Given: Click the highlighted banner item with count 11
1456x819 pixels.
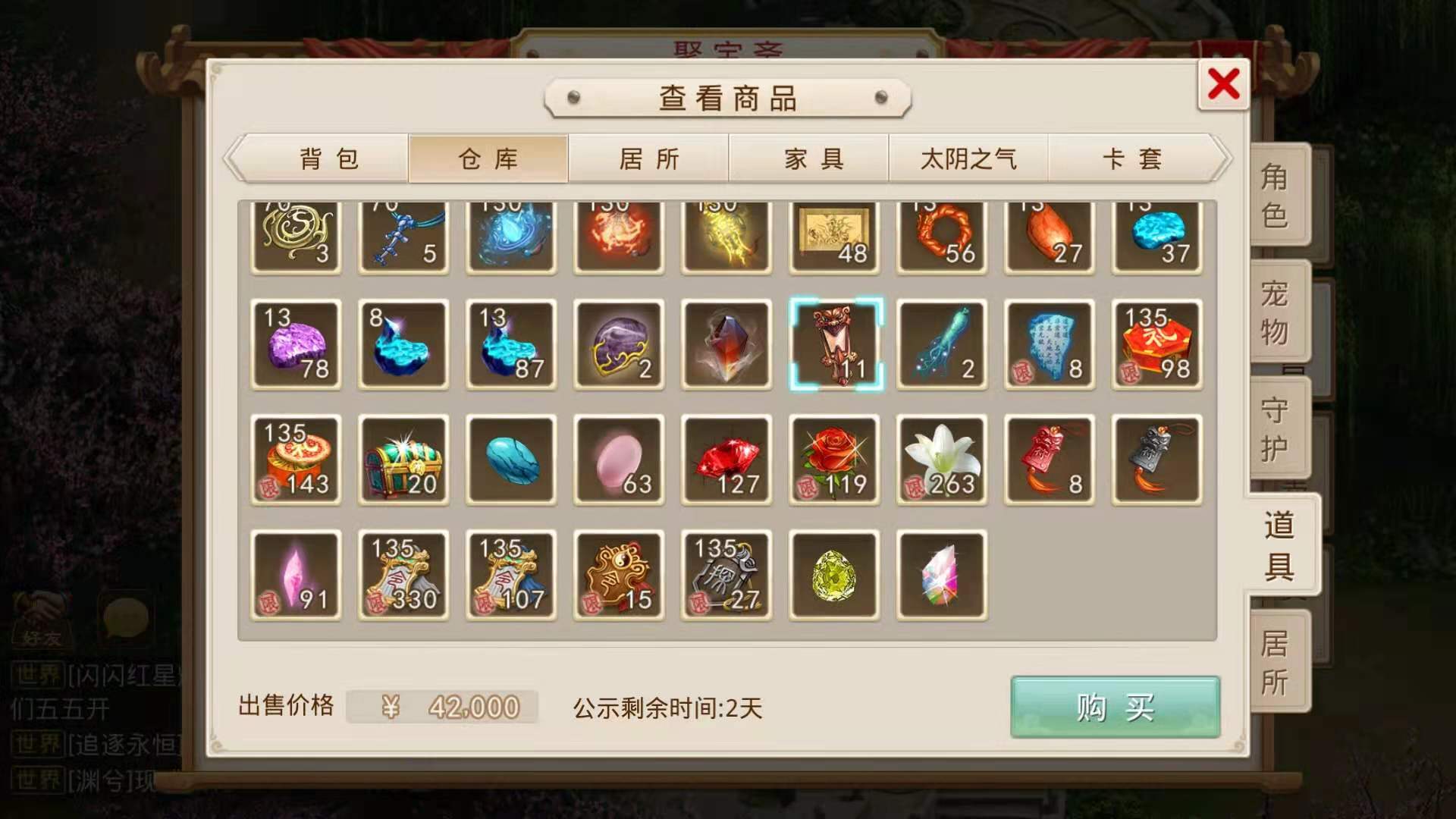Looking at the screenshot, I should point(833,345).
